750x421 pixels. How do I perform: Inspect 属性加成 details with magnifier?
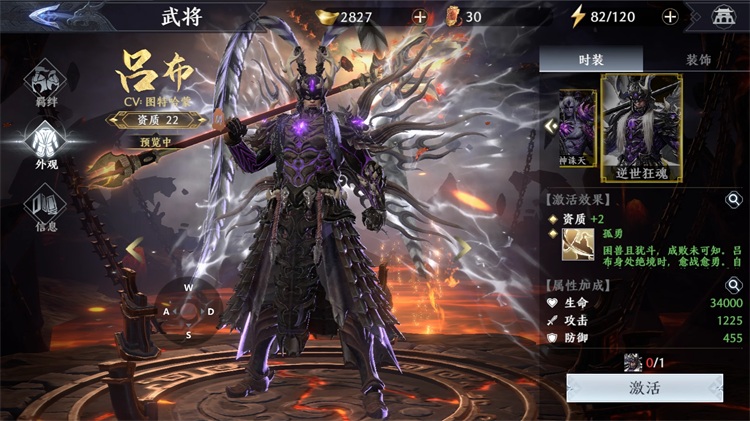point(733,285)
